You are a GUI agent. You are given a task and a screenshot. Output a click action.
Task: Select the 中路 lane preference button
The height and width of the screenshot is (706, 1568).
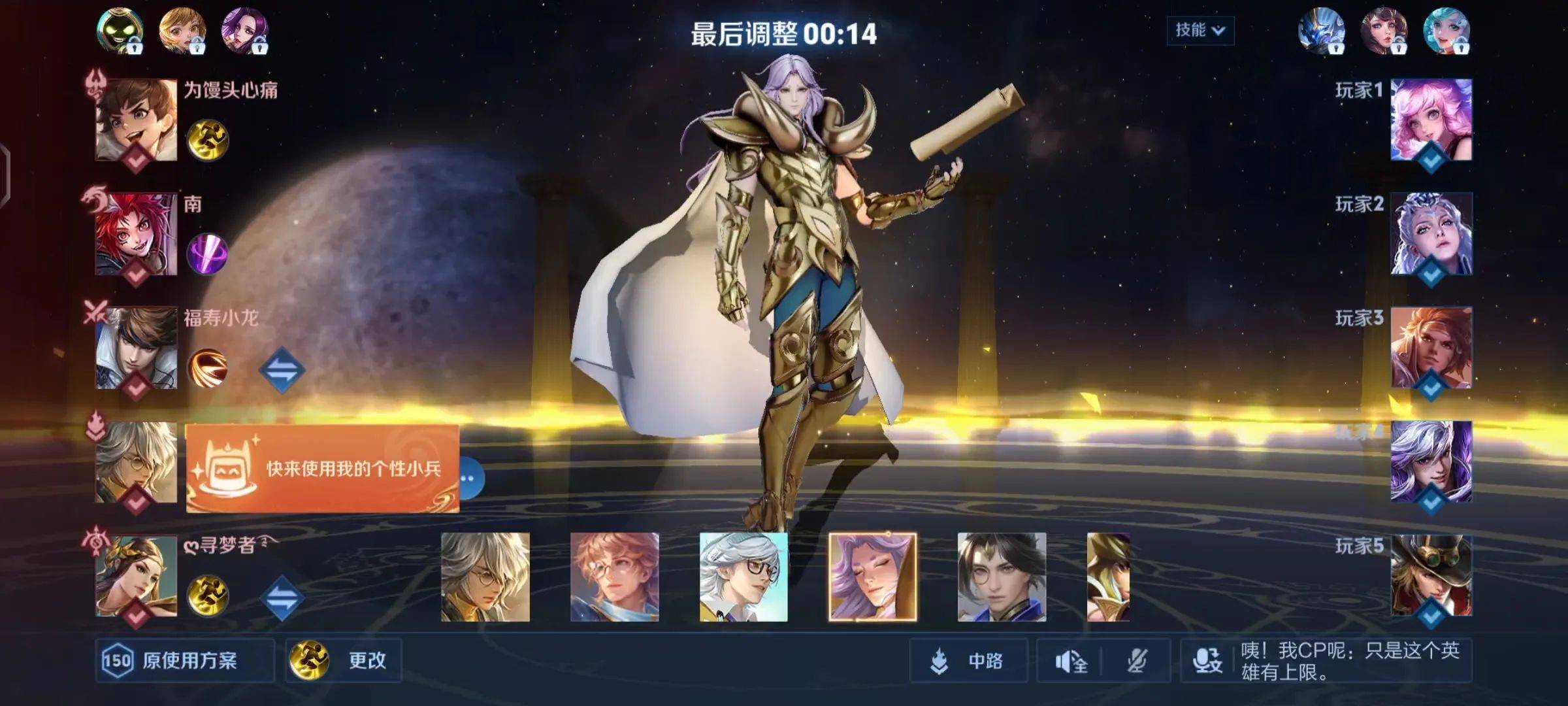coord(968,661)
